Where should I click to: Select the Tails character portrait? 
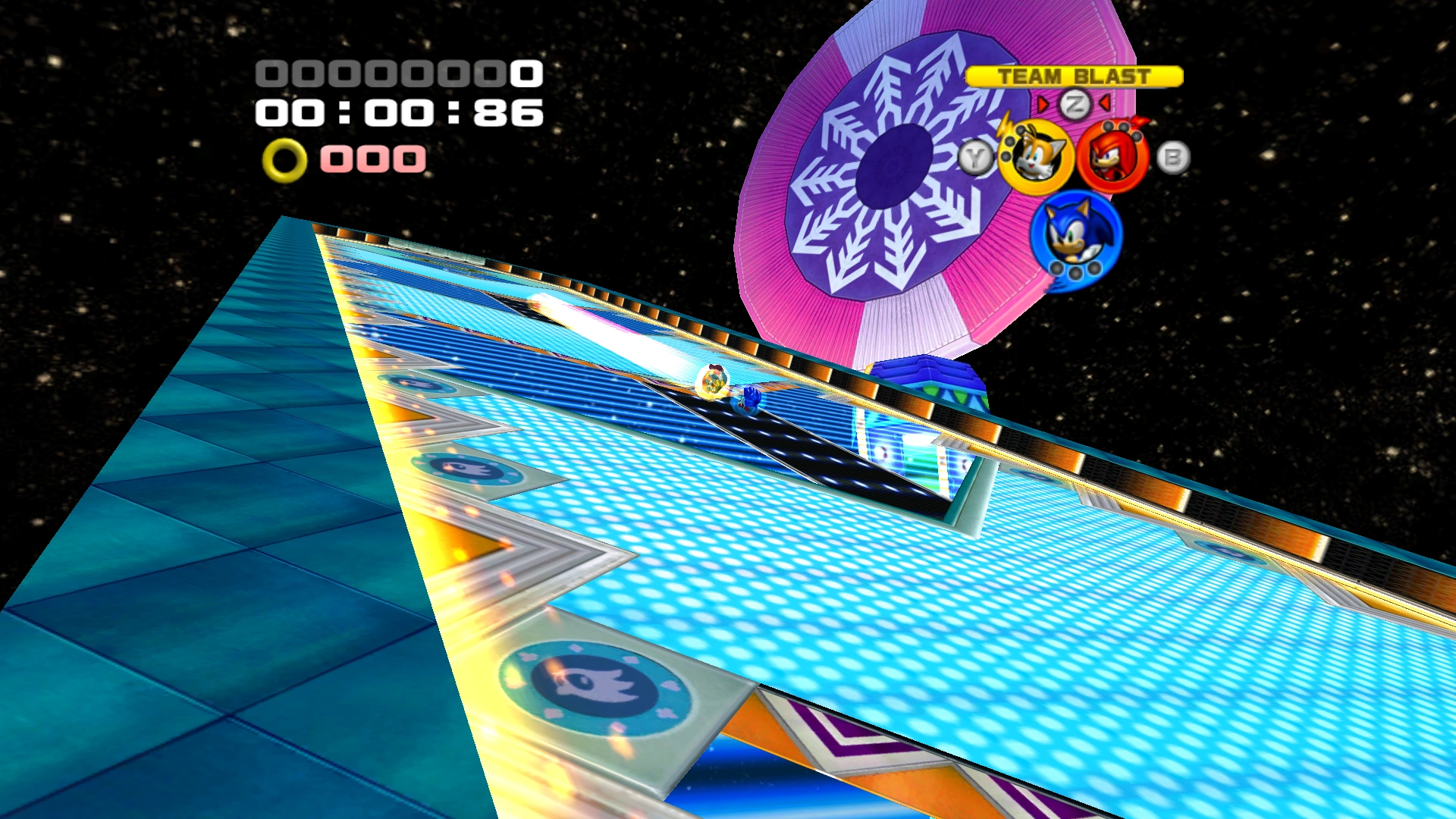pyautogui.click(x=1035, y=158)
